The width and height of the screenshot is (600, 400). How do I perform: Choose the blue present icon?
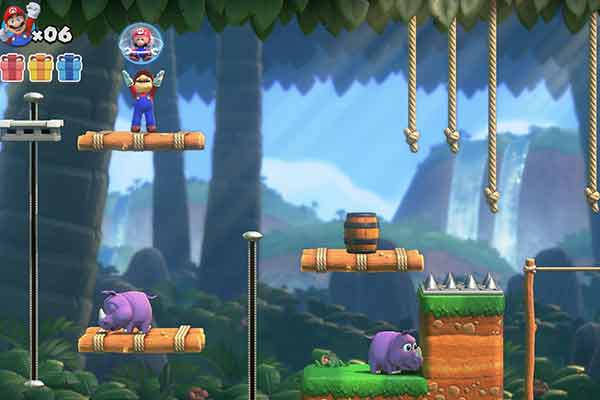pyautogui.click(x=68, y=67)
